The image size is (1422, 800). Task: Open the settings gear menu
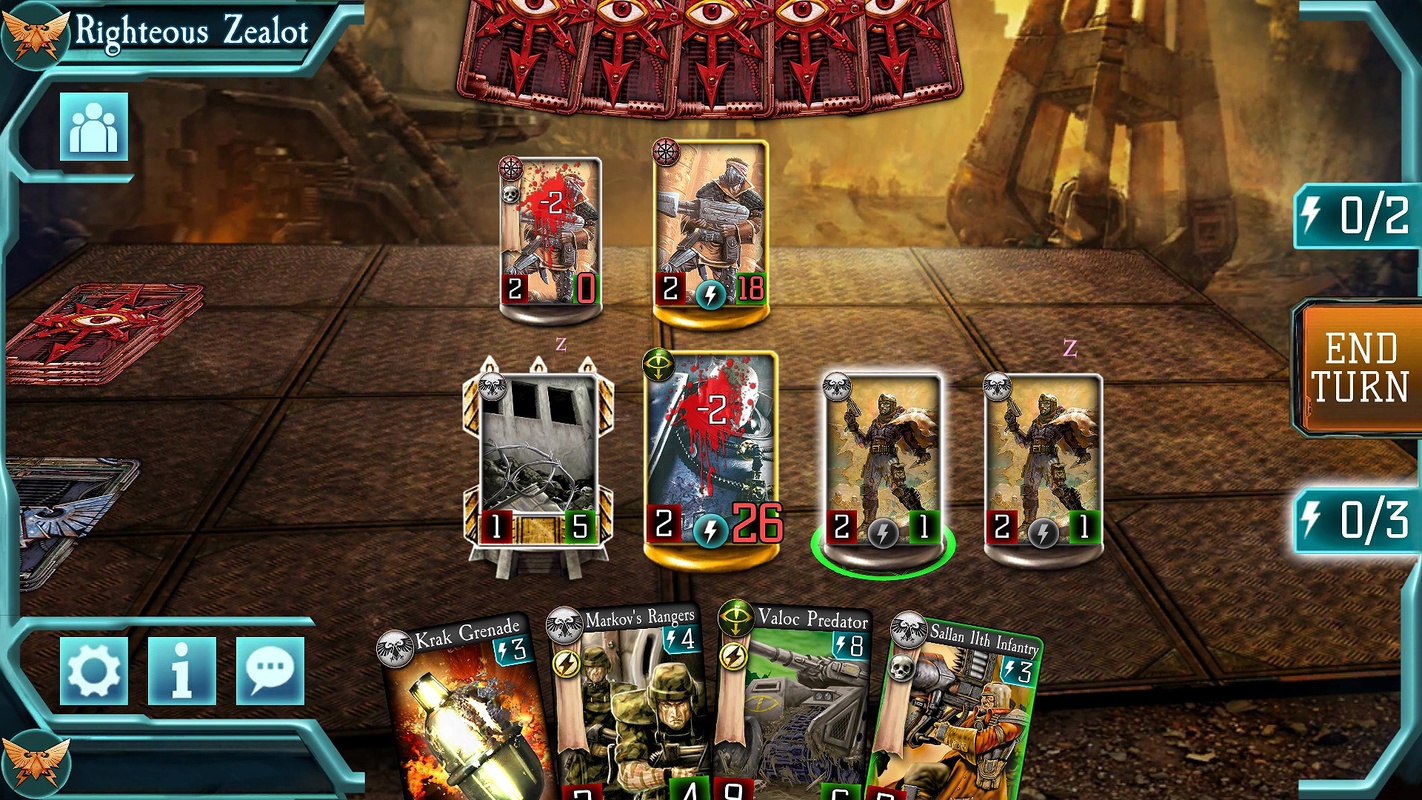94,670
